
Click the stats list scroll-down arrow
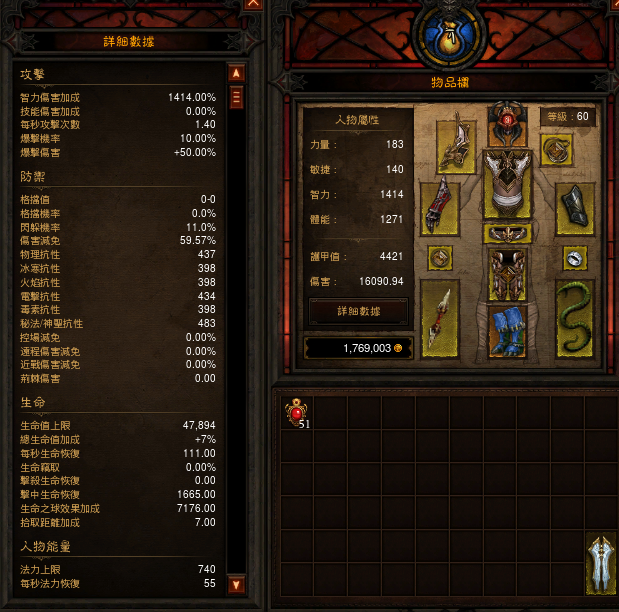coord(237,584)
